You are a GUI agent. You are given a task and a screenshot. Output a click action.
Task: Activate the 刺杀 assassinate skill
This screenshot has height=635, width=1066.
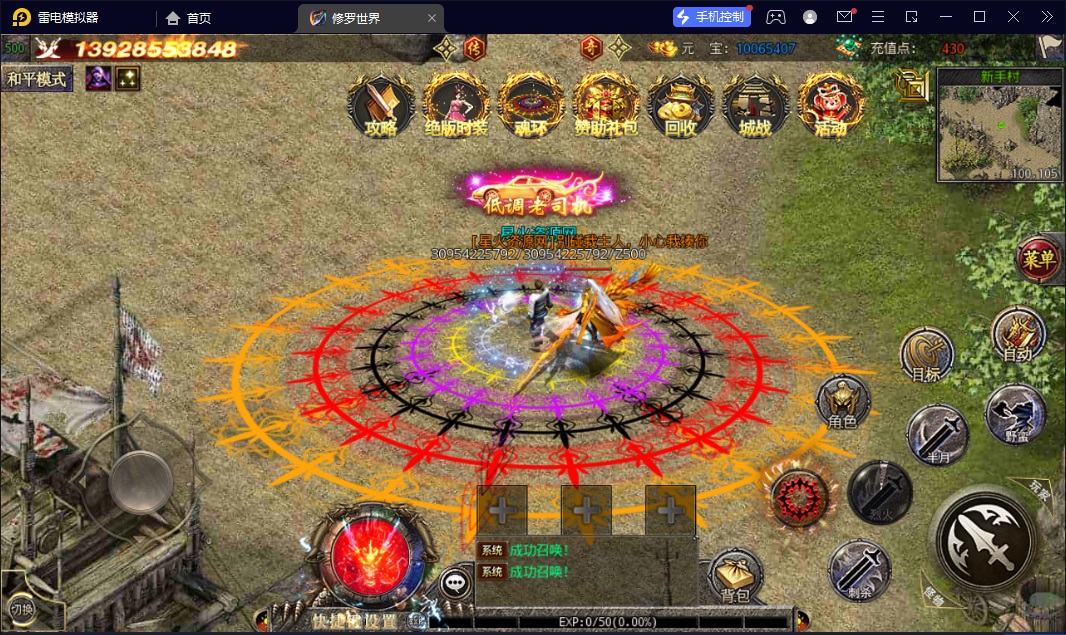[x=860, y=569]
